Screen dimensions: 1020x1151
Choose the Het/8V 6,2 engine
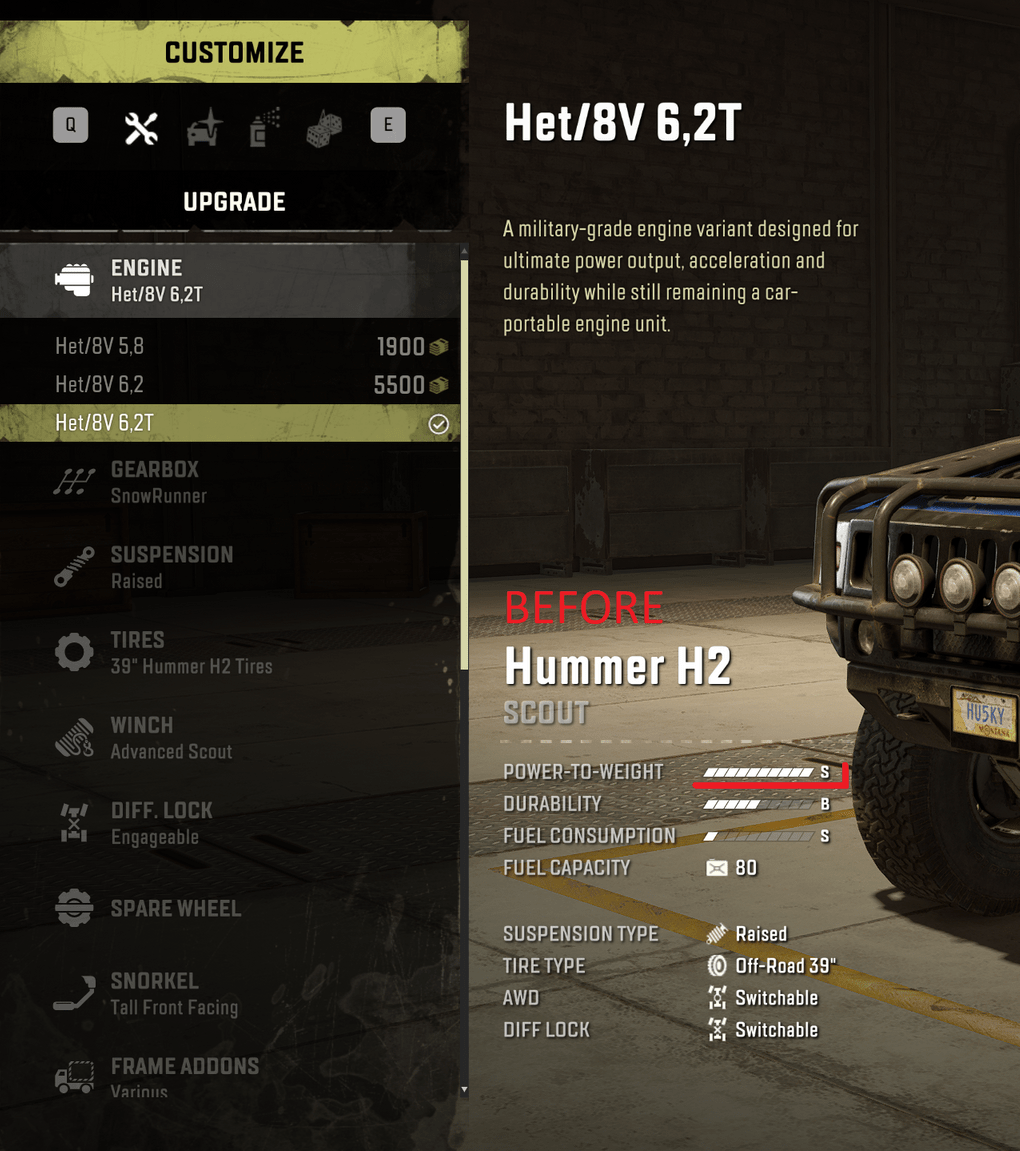tap(230, 385)
